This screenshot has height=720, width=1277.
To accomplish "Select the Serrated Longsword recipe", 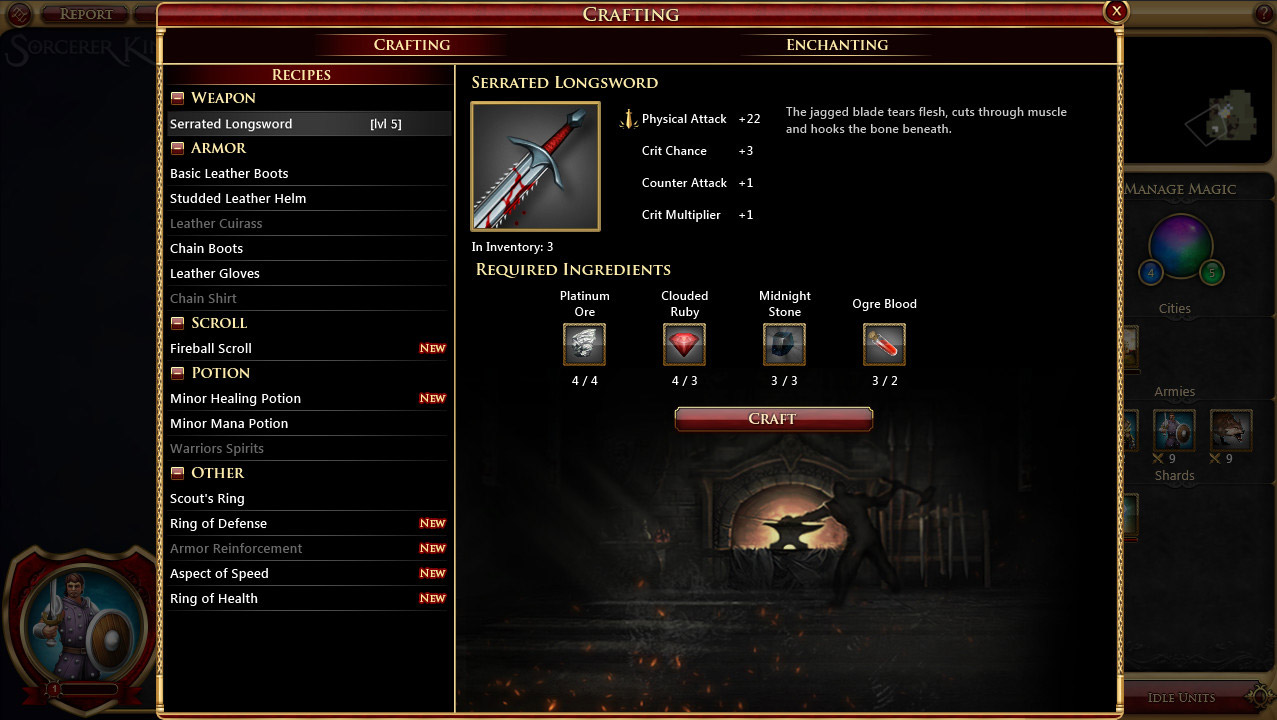I will (231, 124).
